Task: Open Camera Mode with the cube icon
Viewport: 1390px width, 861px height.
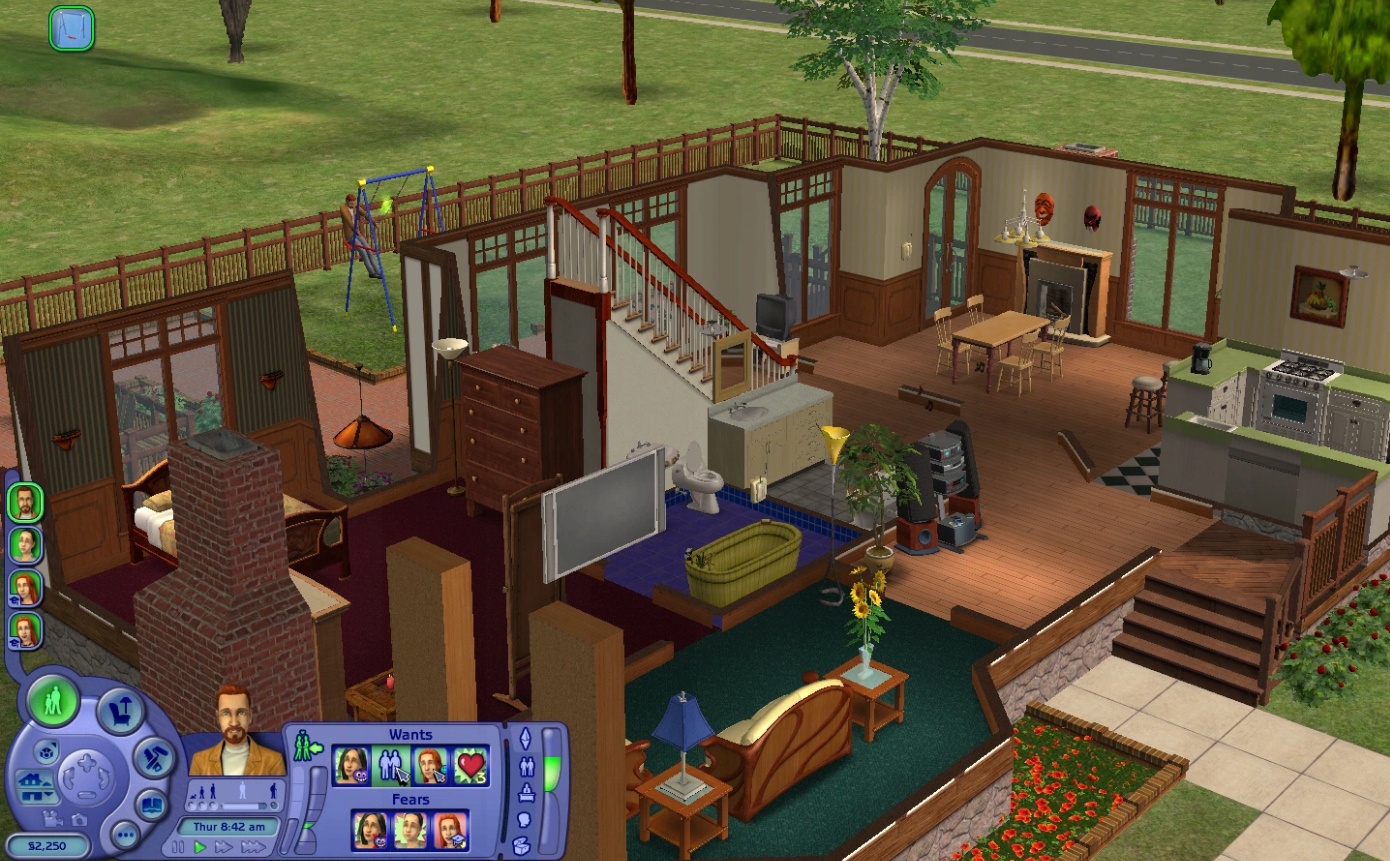Action: click(x=46, y=752)
